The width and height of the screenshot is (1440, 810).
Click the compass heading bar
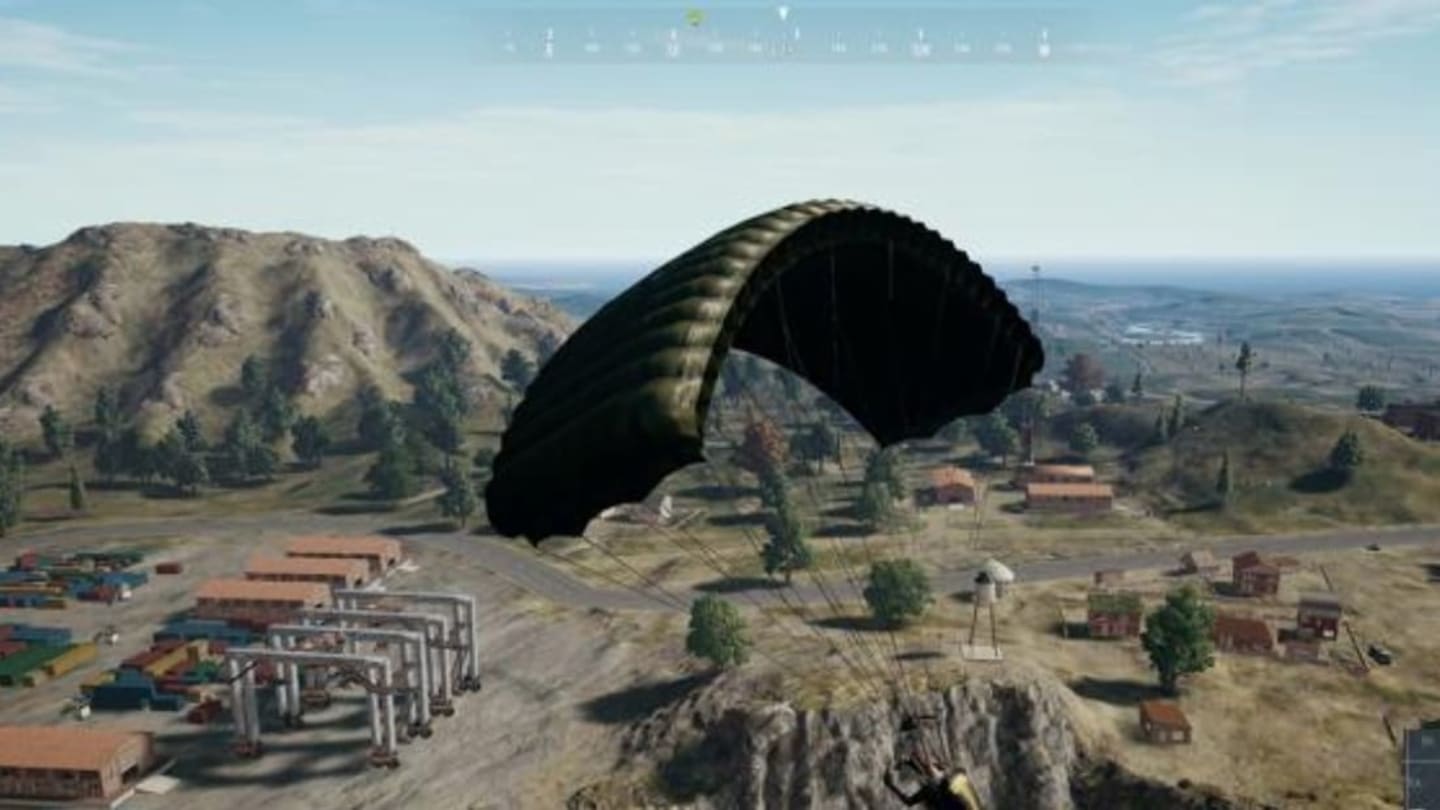tap(777, 44)
